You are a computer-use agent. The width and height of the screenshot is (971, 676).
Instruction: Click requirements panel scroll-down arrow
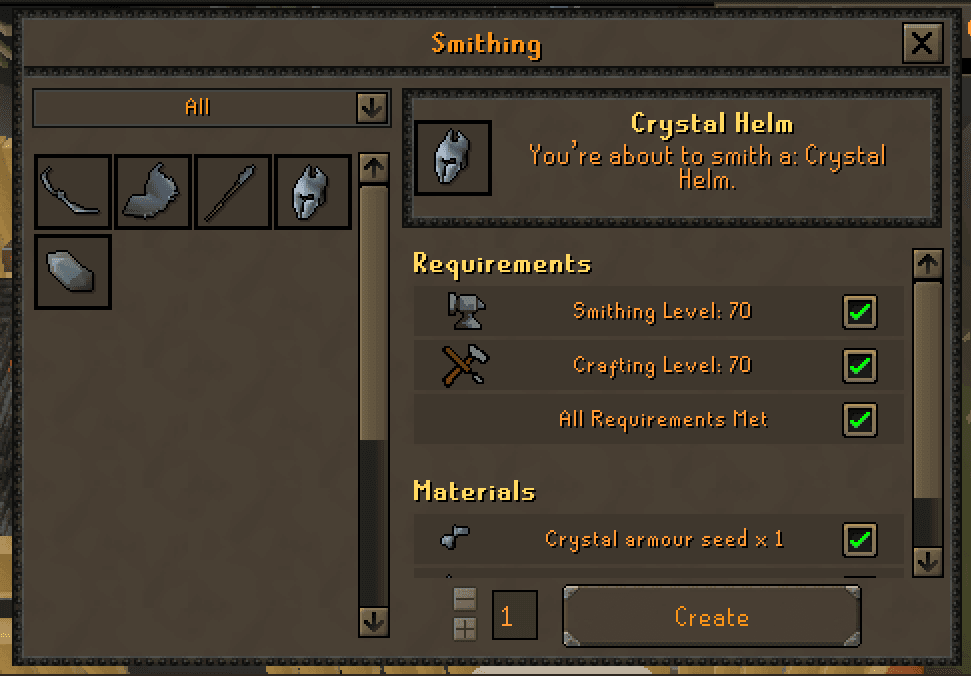coord(928,561)
